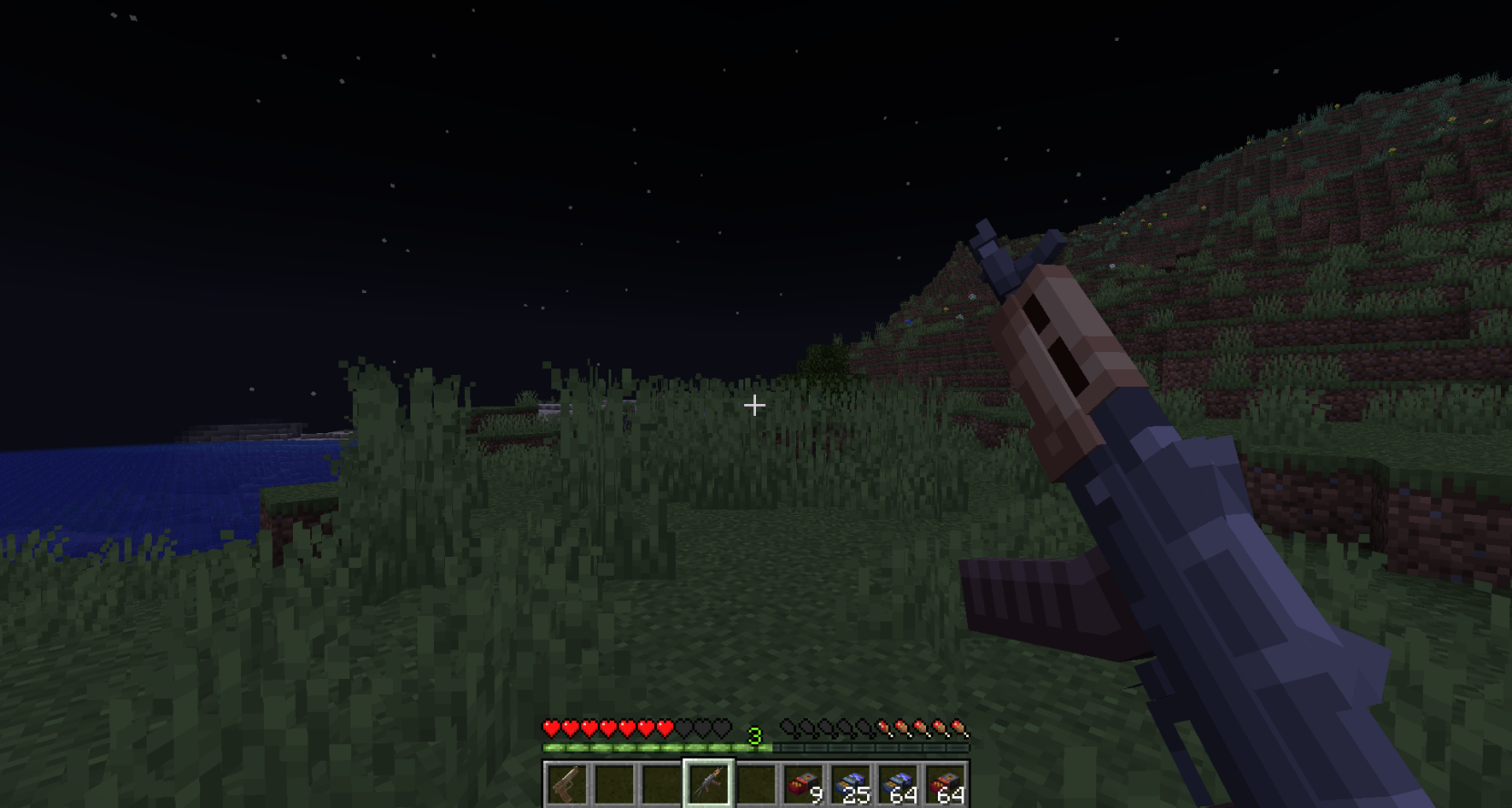
Task: Click the currently equipped AK-47 hotbar slot
Action: click(x=711, y=783)
